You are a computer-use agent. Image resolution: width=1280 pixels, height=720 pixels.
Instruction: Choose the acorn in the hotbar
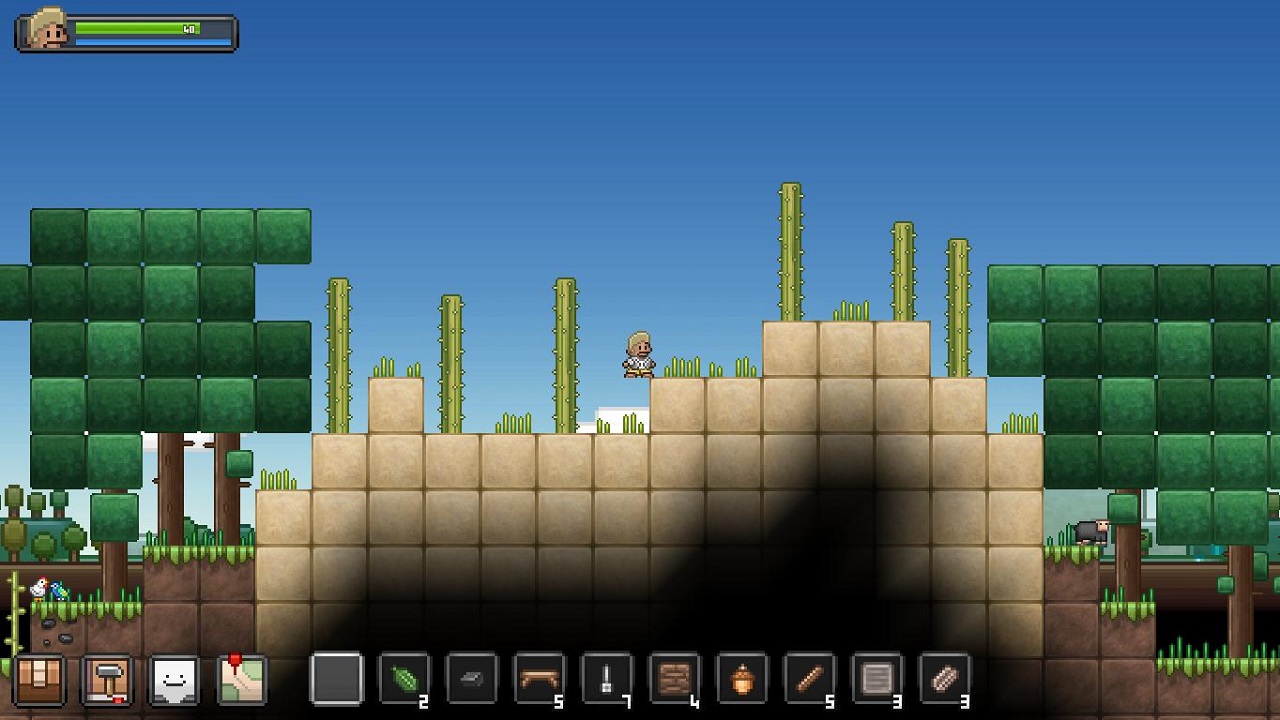(x=742, y=680)
